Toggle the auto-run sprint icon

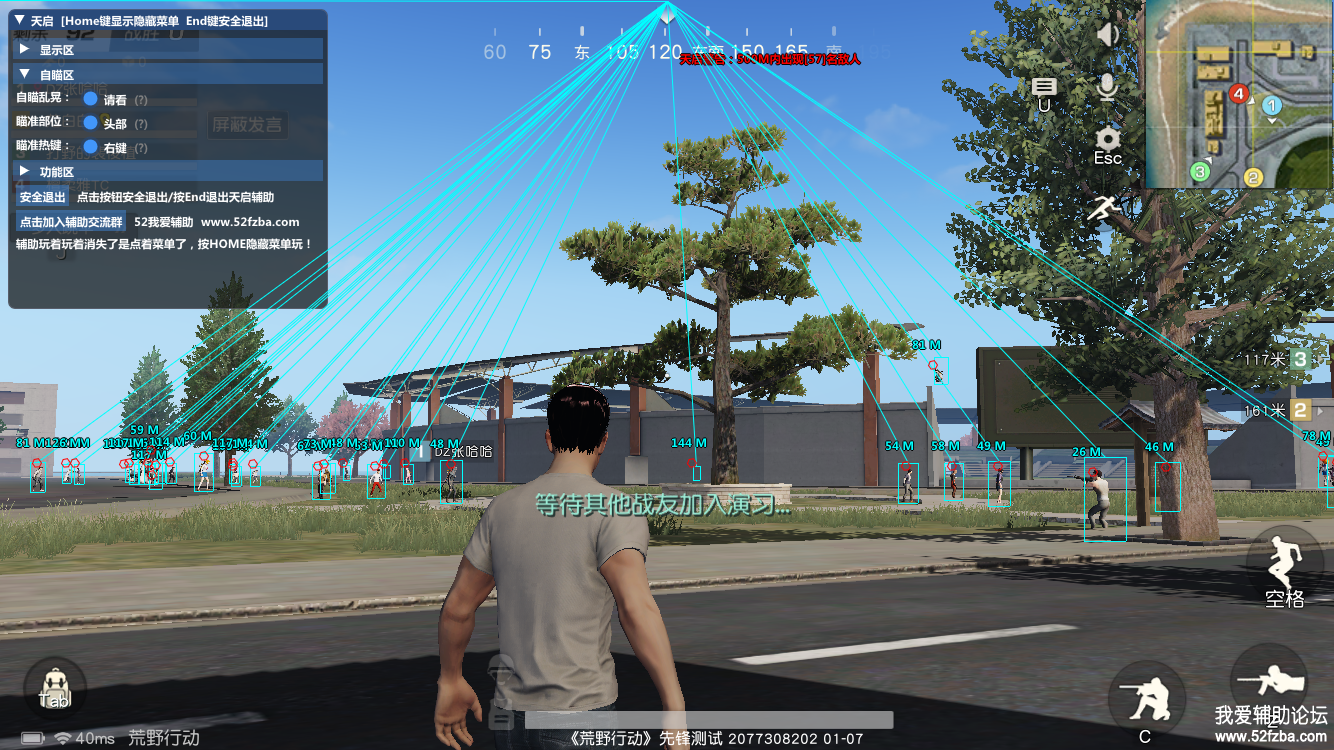coord(1103,208)
